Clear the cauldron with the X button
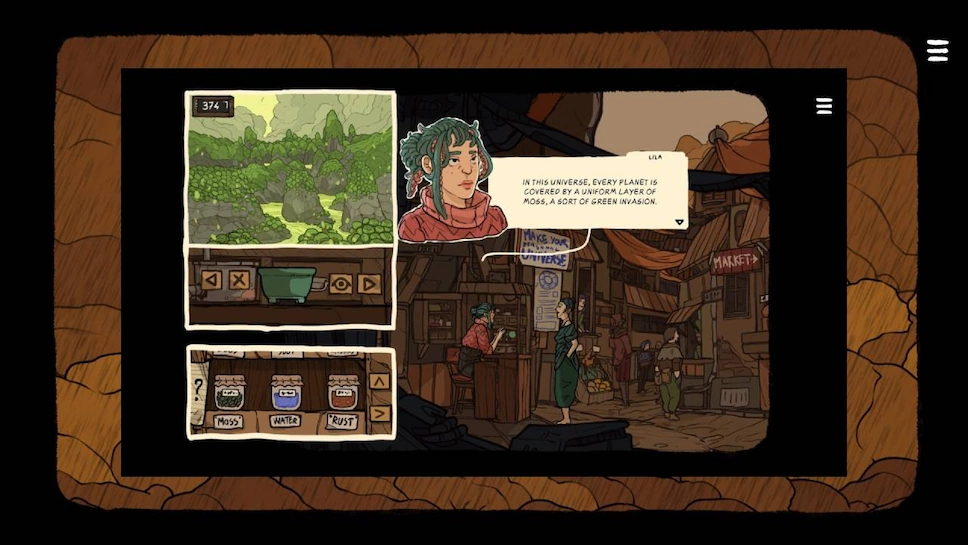This screenshot has width=968, height=545. coord(239,280)
